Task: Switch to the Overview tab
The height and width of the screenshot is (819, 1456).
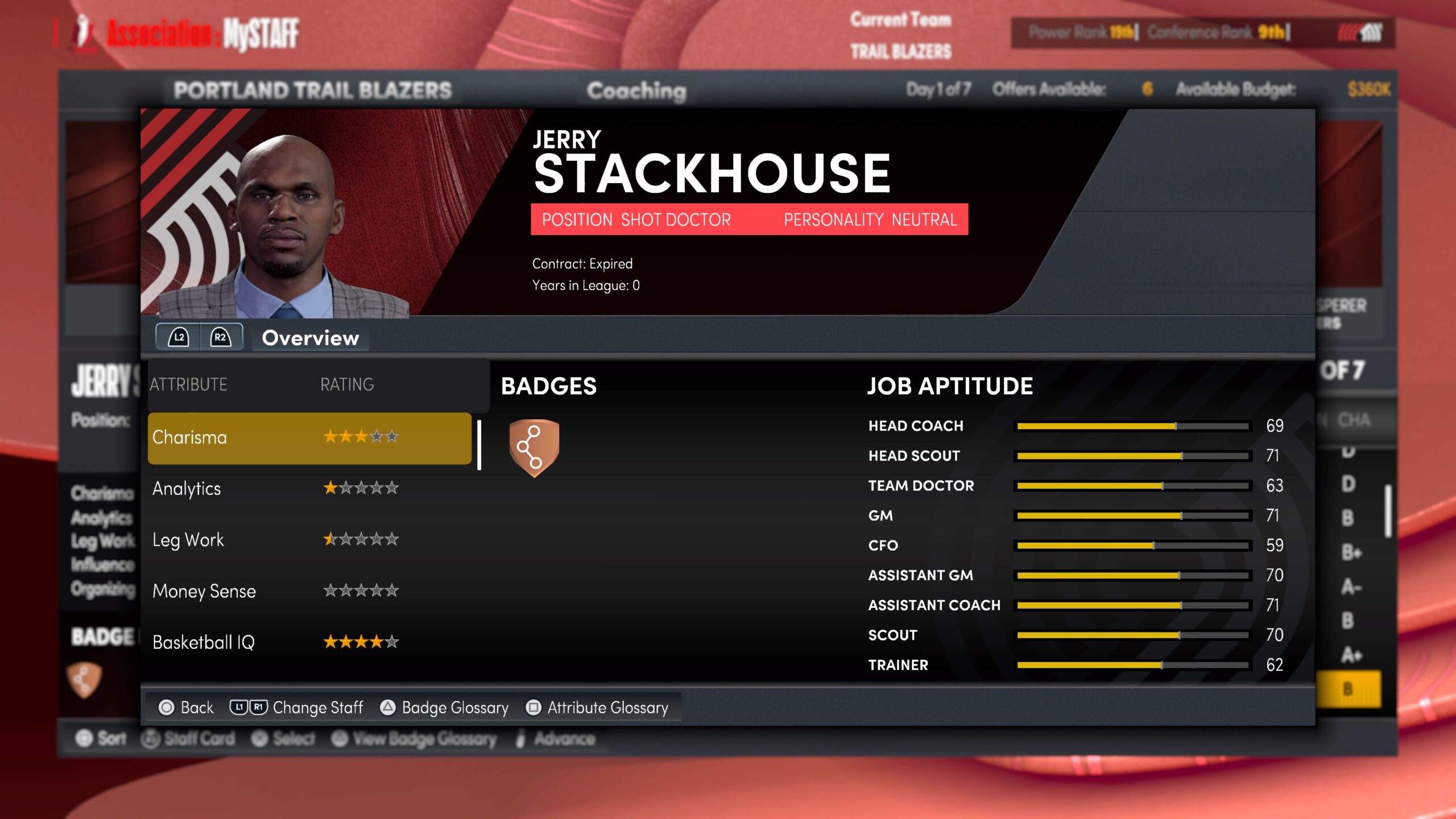Action: (x=310, y=338)
